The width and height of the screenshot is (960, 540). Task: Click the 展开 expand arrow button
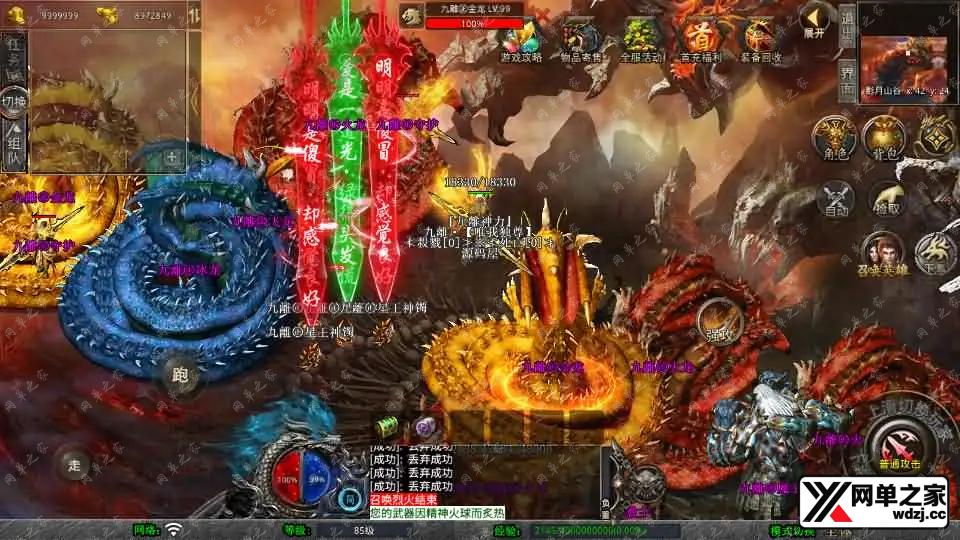click(x=816, y=18)
